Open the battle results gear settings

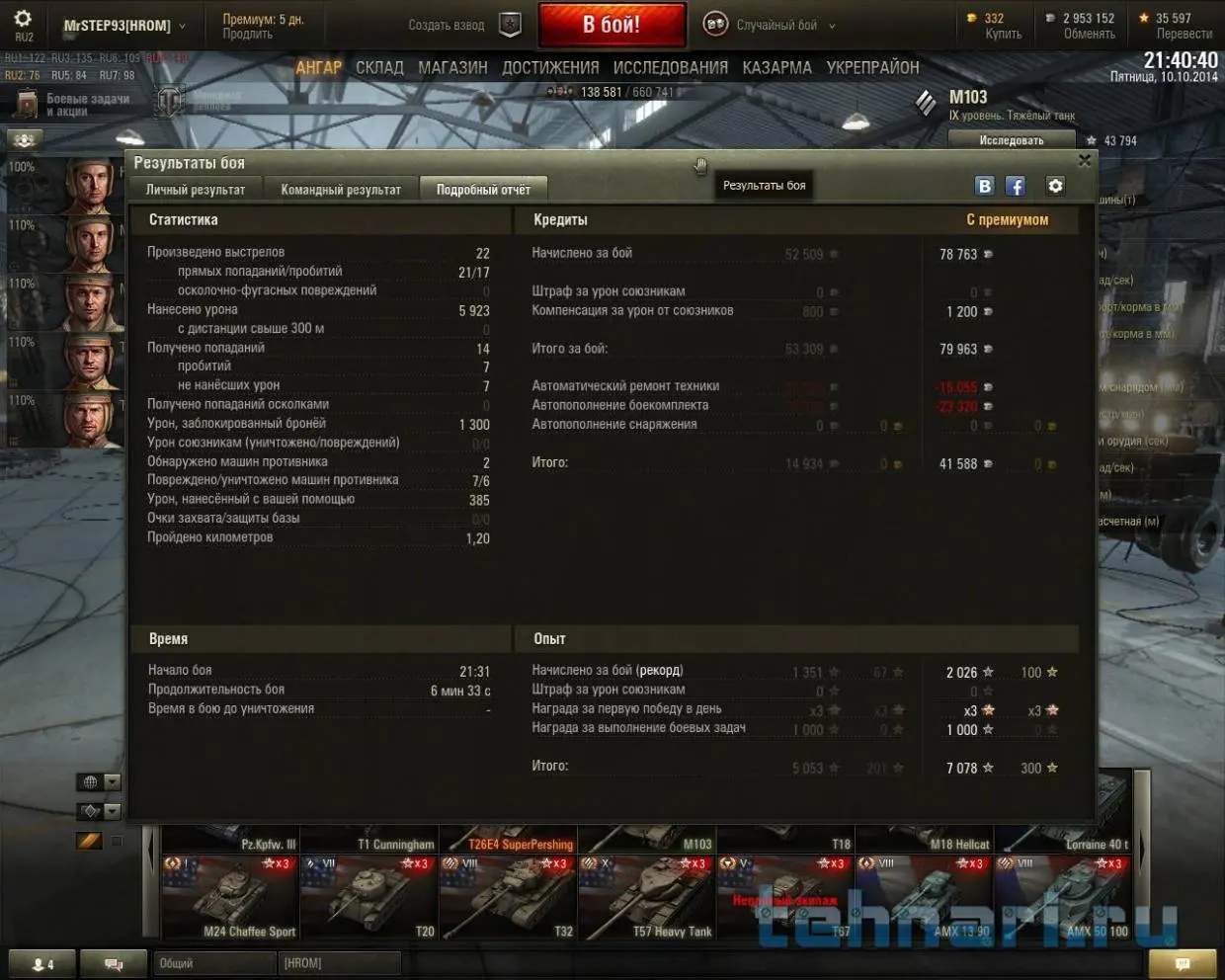1055,186
